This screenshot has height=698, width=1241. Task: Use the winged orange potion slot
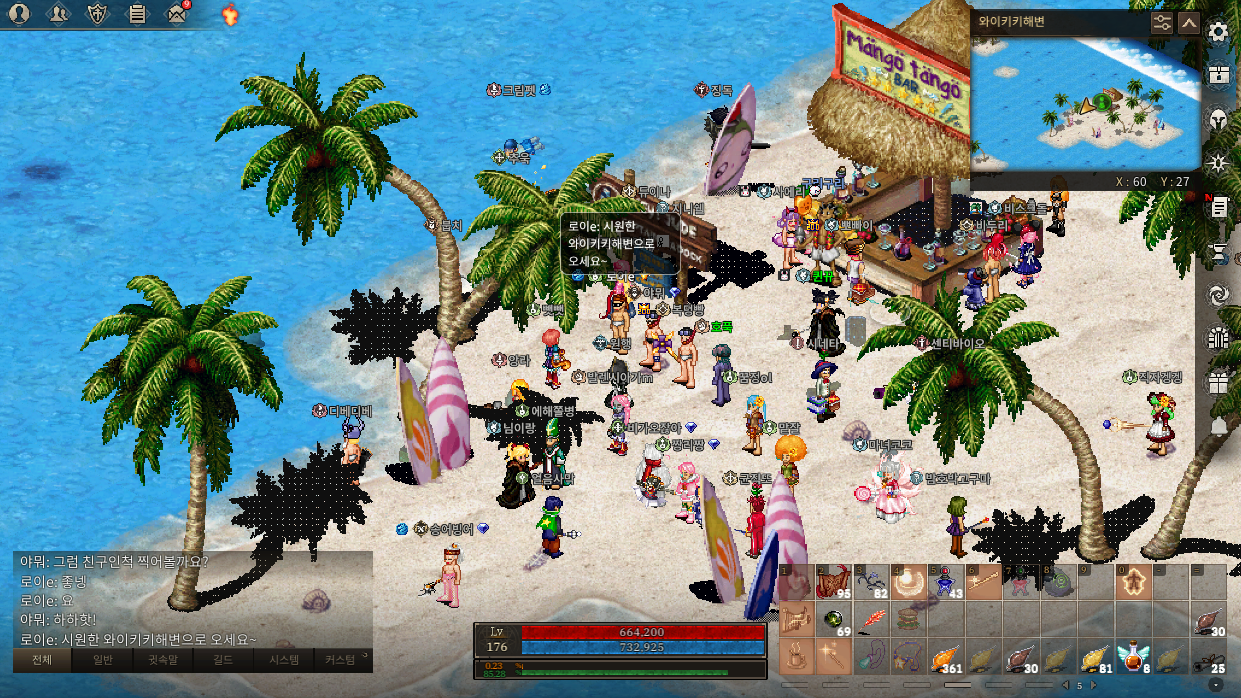pos(1132,656)
